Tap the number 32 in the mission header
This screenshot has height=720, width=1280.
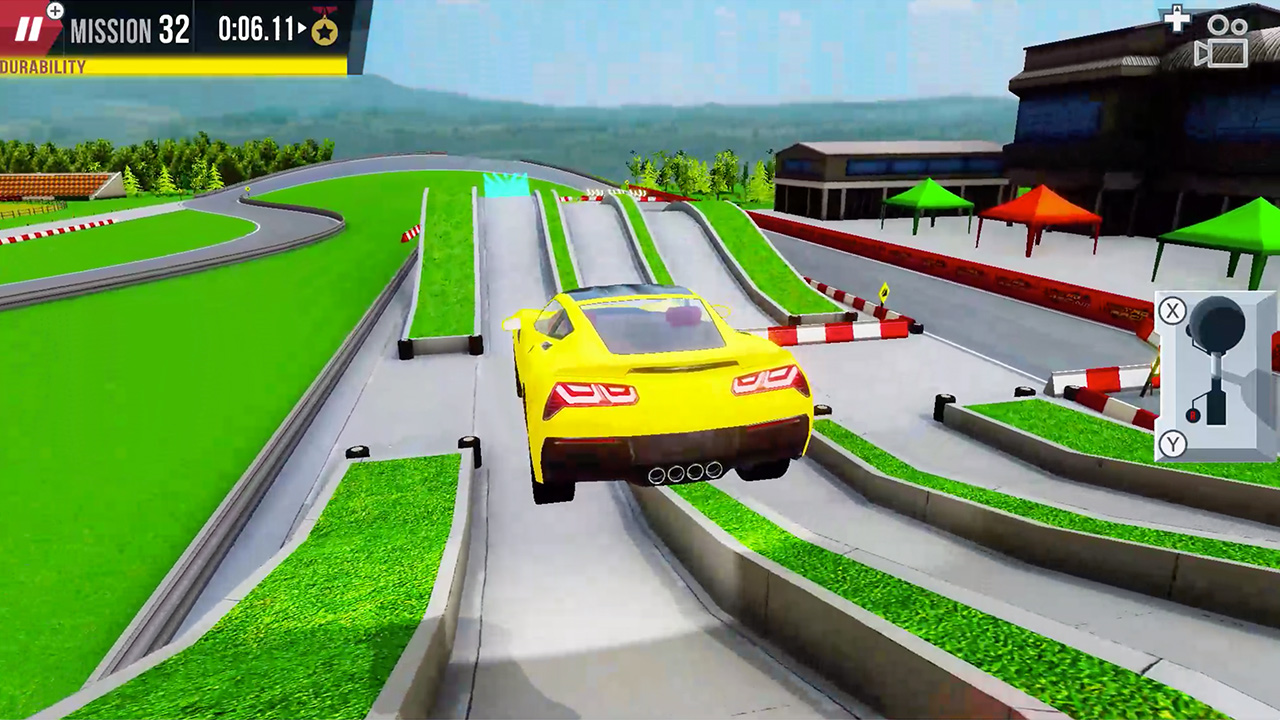(172, 28)
